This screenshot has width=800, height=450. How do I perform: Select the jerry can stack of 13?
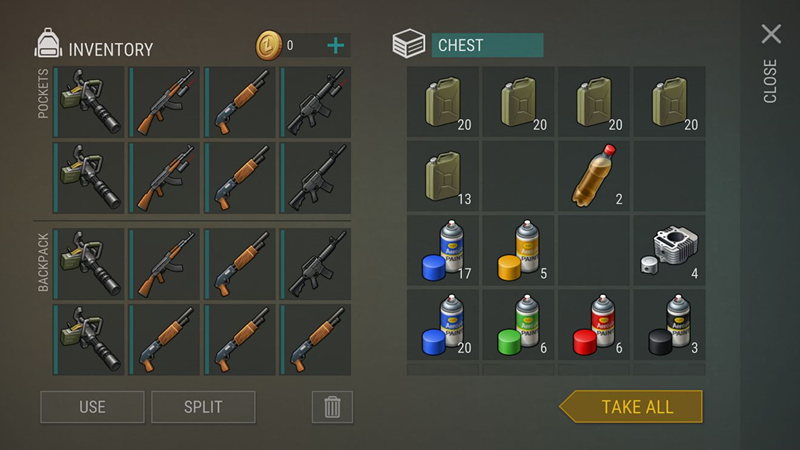click(x=444, y=176)
